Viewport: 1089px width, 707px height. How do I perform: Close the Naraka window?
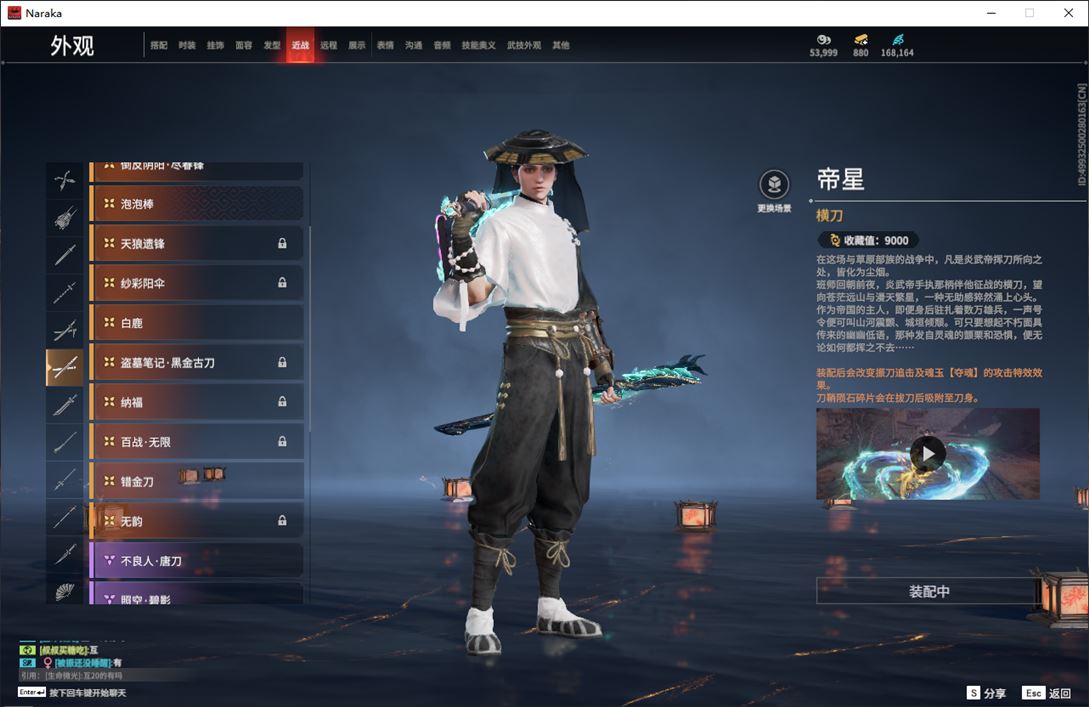1068,13
